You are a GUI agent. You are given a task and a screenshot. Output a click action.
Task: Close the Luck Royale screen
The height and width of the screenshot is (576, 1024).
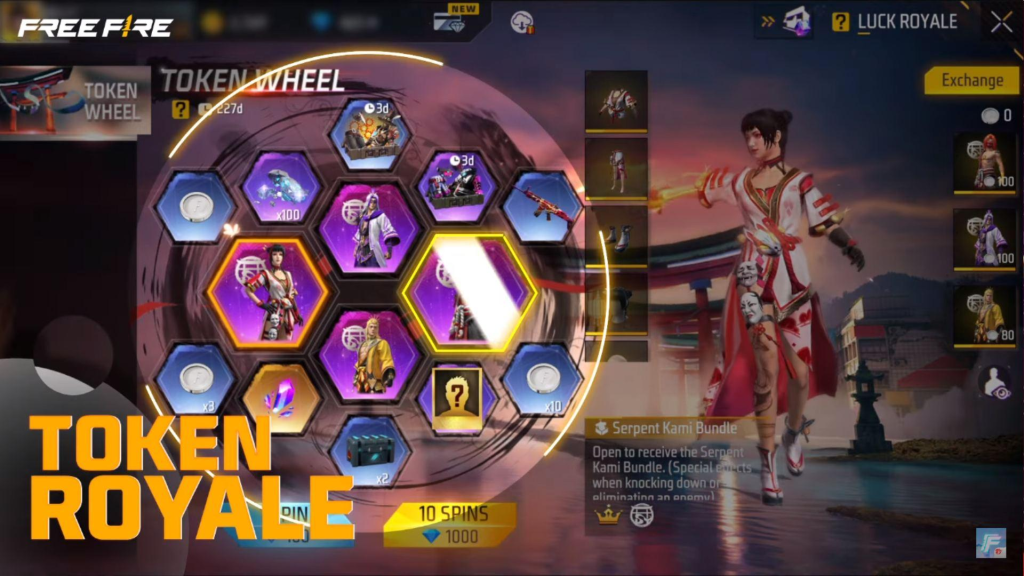click(1001, 22)
